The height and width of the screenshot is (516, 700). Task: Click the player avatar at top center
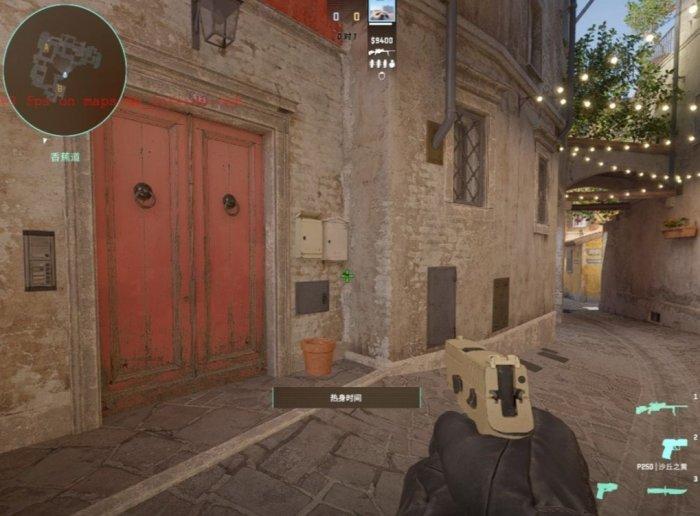pos(381,12)
